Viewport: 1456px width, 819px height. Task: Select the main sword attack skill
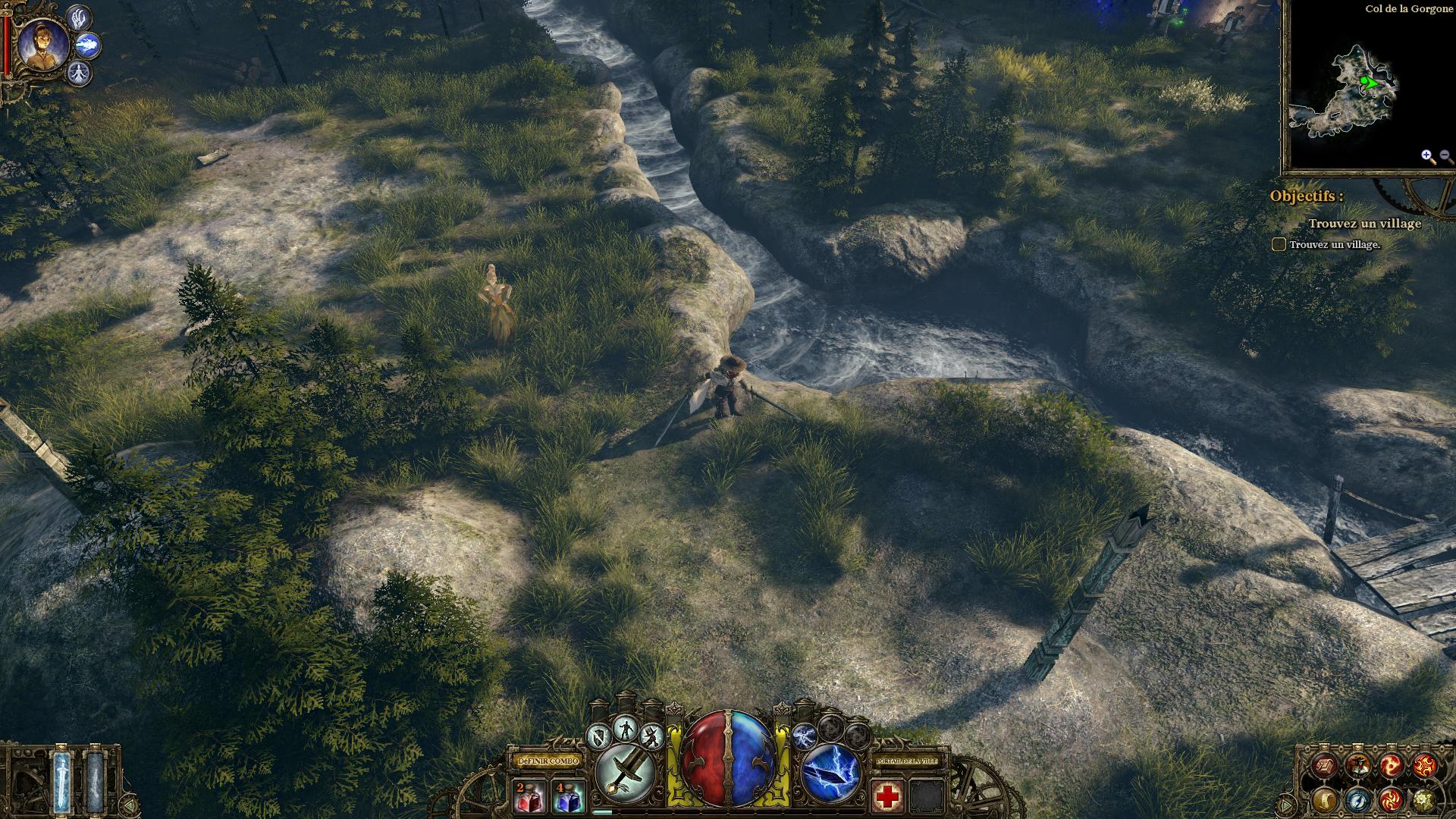point(626,773)
